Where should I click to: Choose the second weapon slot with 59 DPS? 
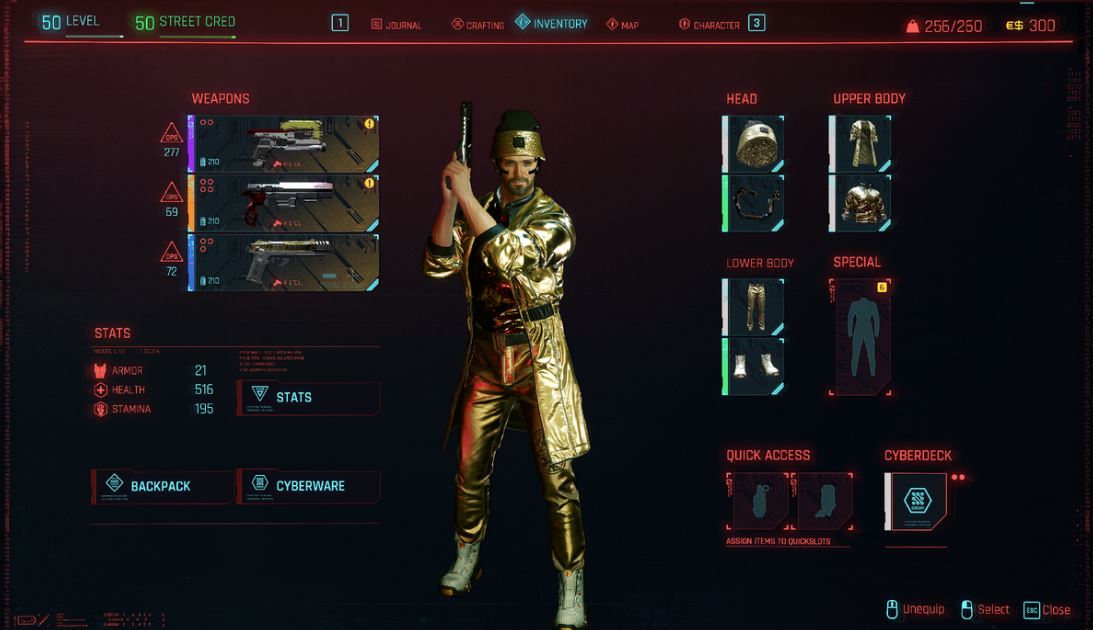tap(284, 203)
